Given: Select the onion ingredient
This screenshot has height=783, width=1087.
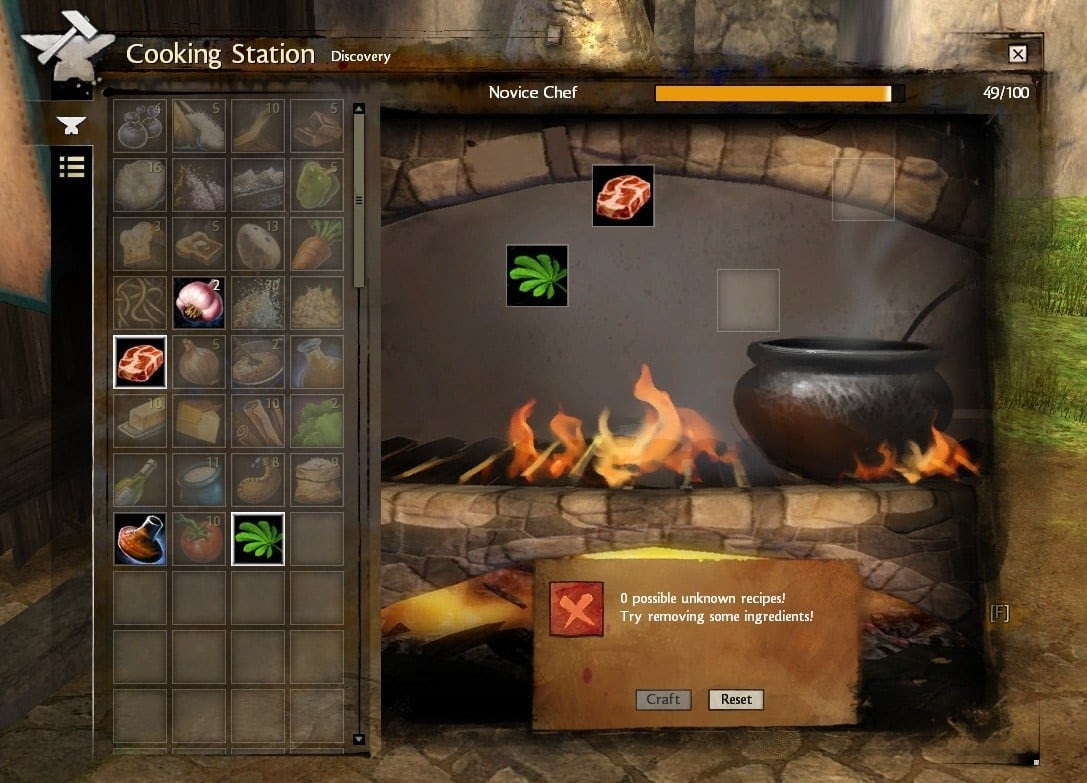Looking at the screenshot, I should (x=199, y=361).
